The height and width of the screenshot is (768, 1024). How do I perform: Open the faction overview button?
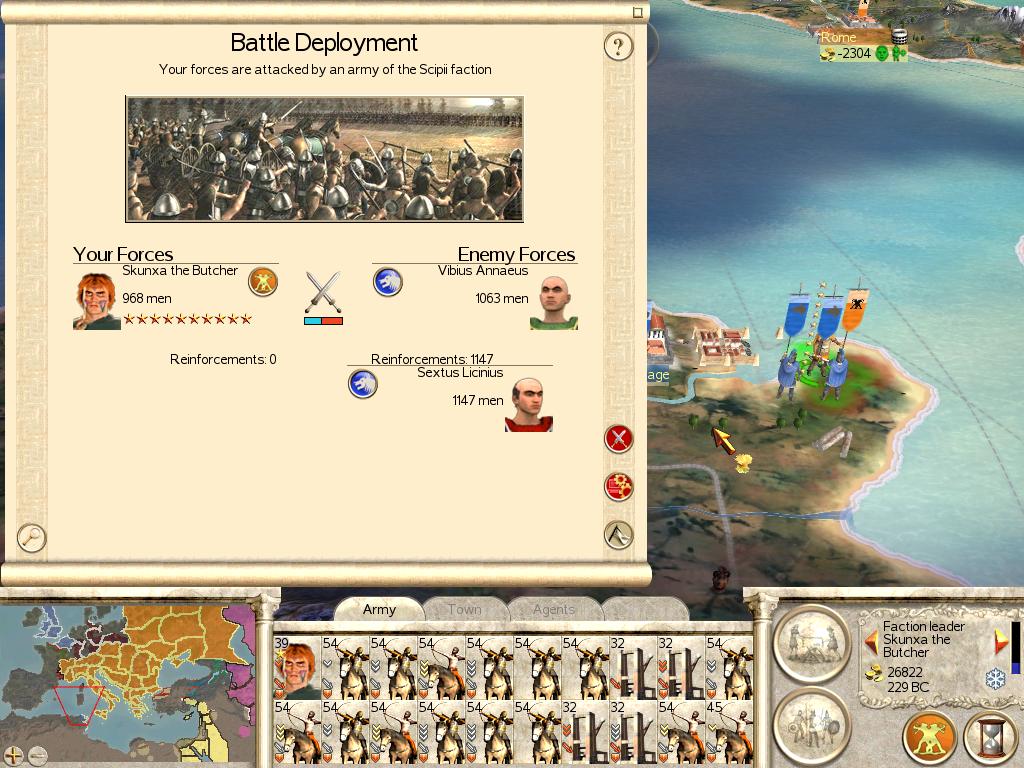930,738
